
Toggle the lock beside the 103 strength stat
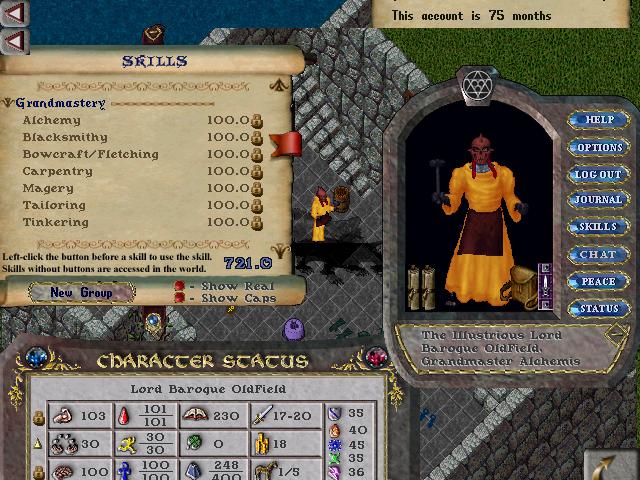[x=40, y=415]
